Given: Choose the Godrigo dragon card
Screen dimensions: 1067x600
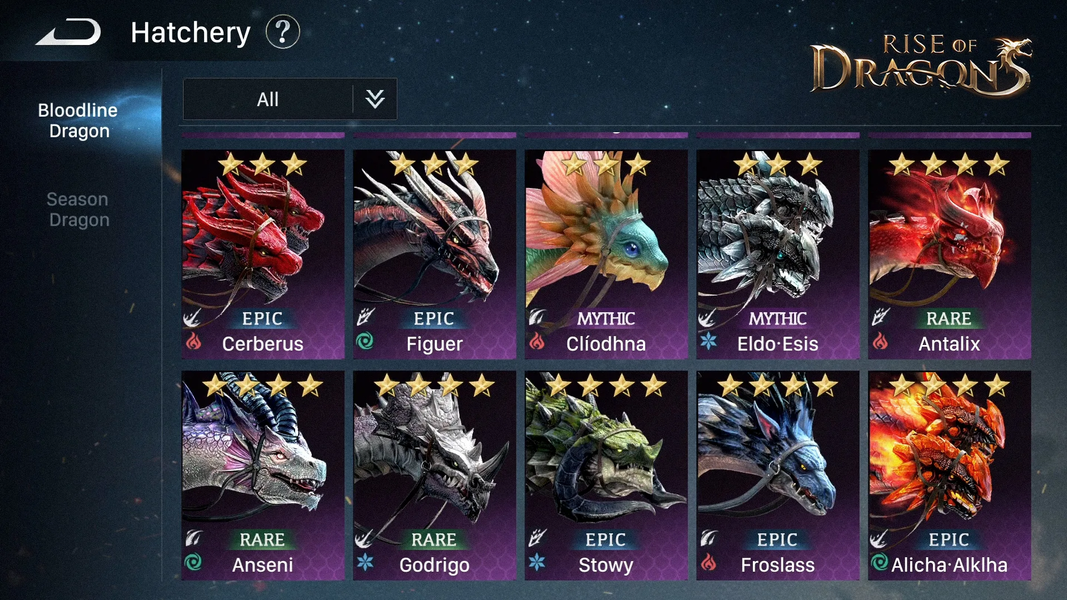Looking at the screenshot, I should [x=435, y=476].
